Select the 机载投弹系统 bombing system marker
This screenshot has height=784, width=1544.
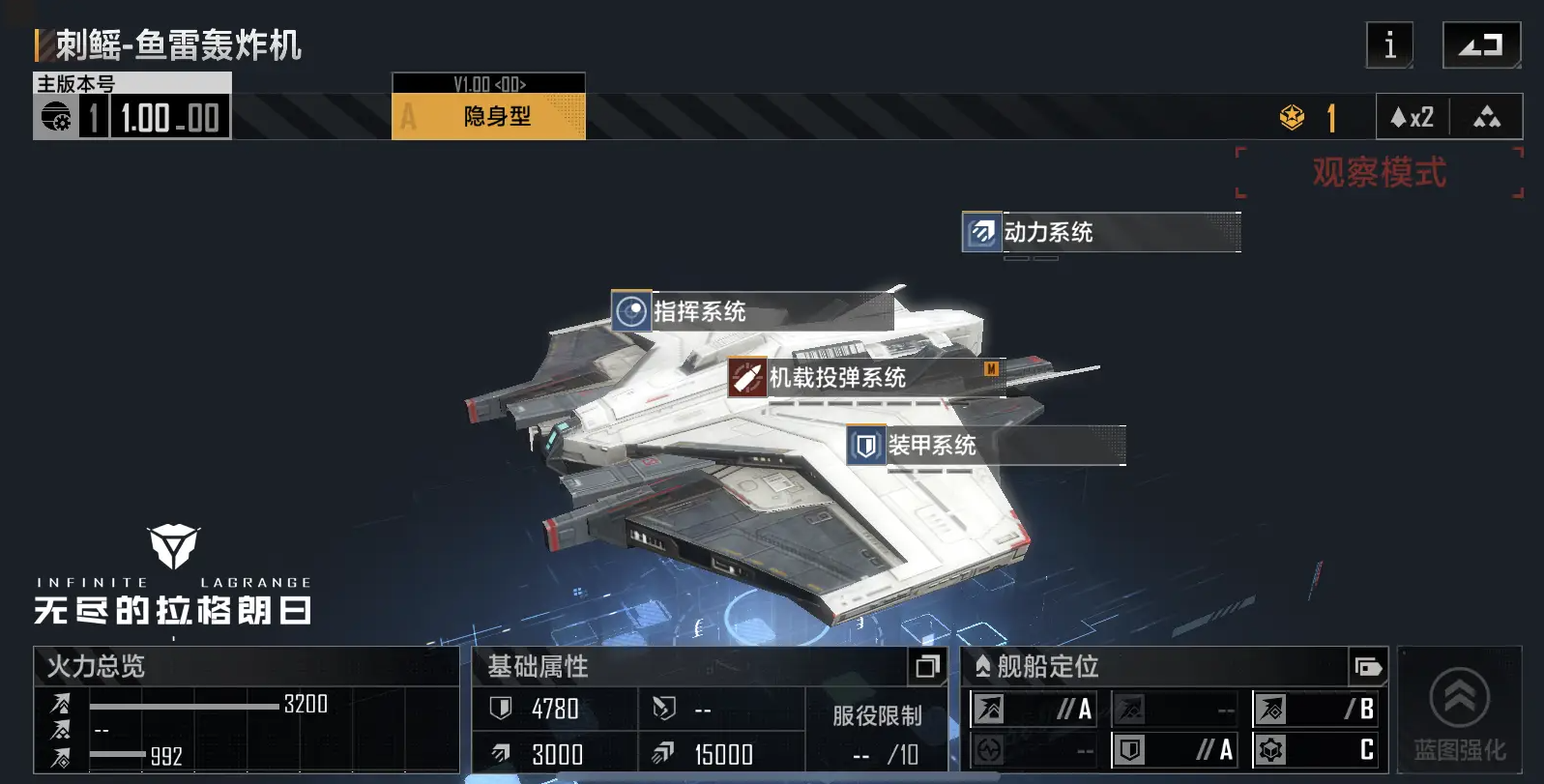(746, 378)
